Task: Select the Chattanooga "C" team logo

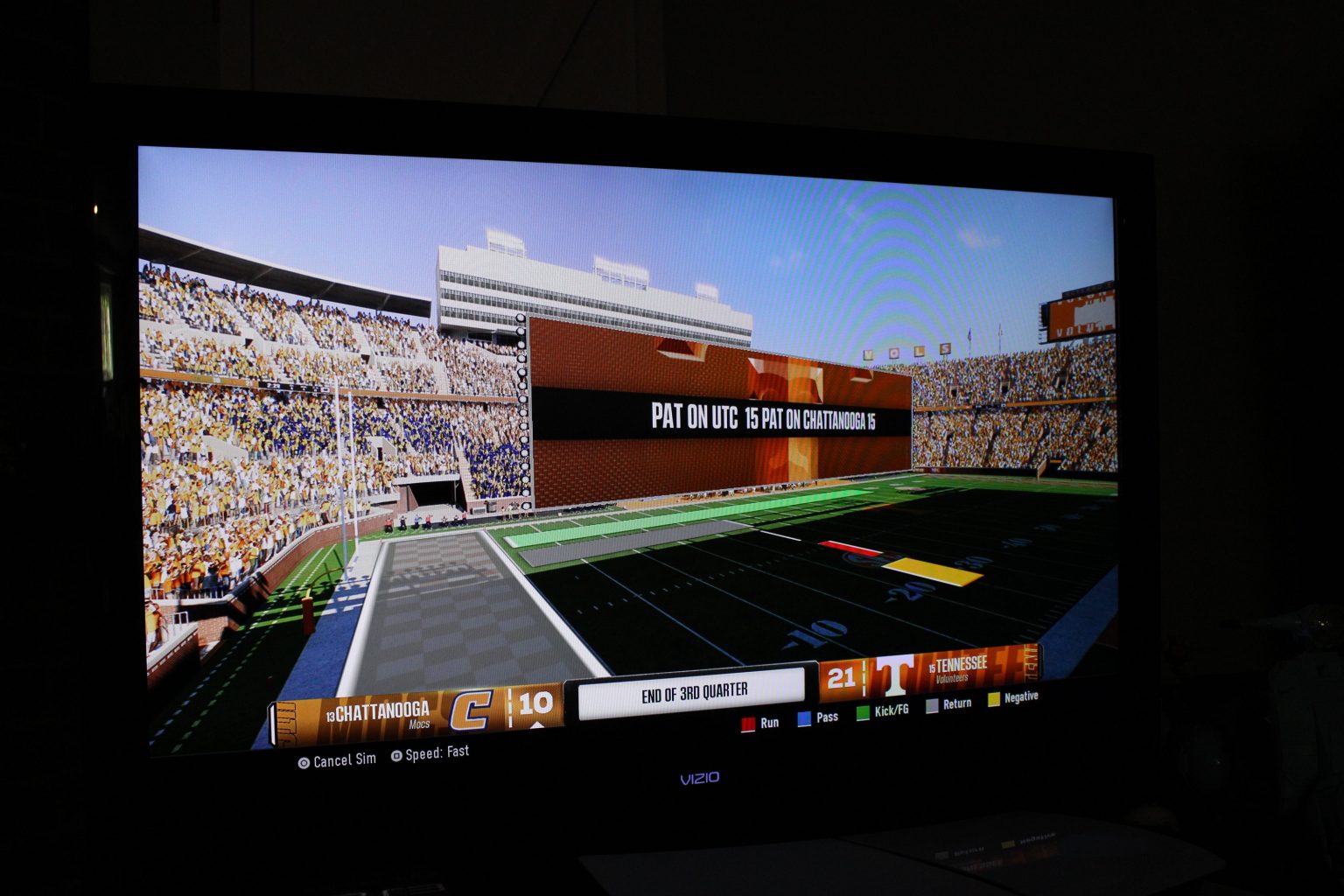Action: click(x=473, y=708)
